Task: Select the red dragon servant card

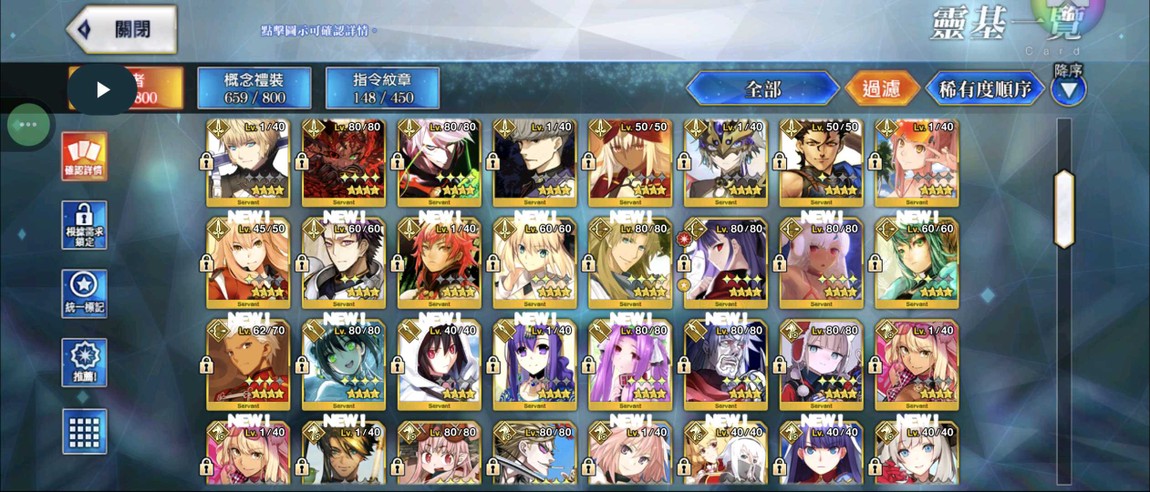Action: pos(343,162)
